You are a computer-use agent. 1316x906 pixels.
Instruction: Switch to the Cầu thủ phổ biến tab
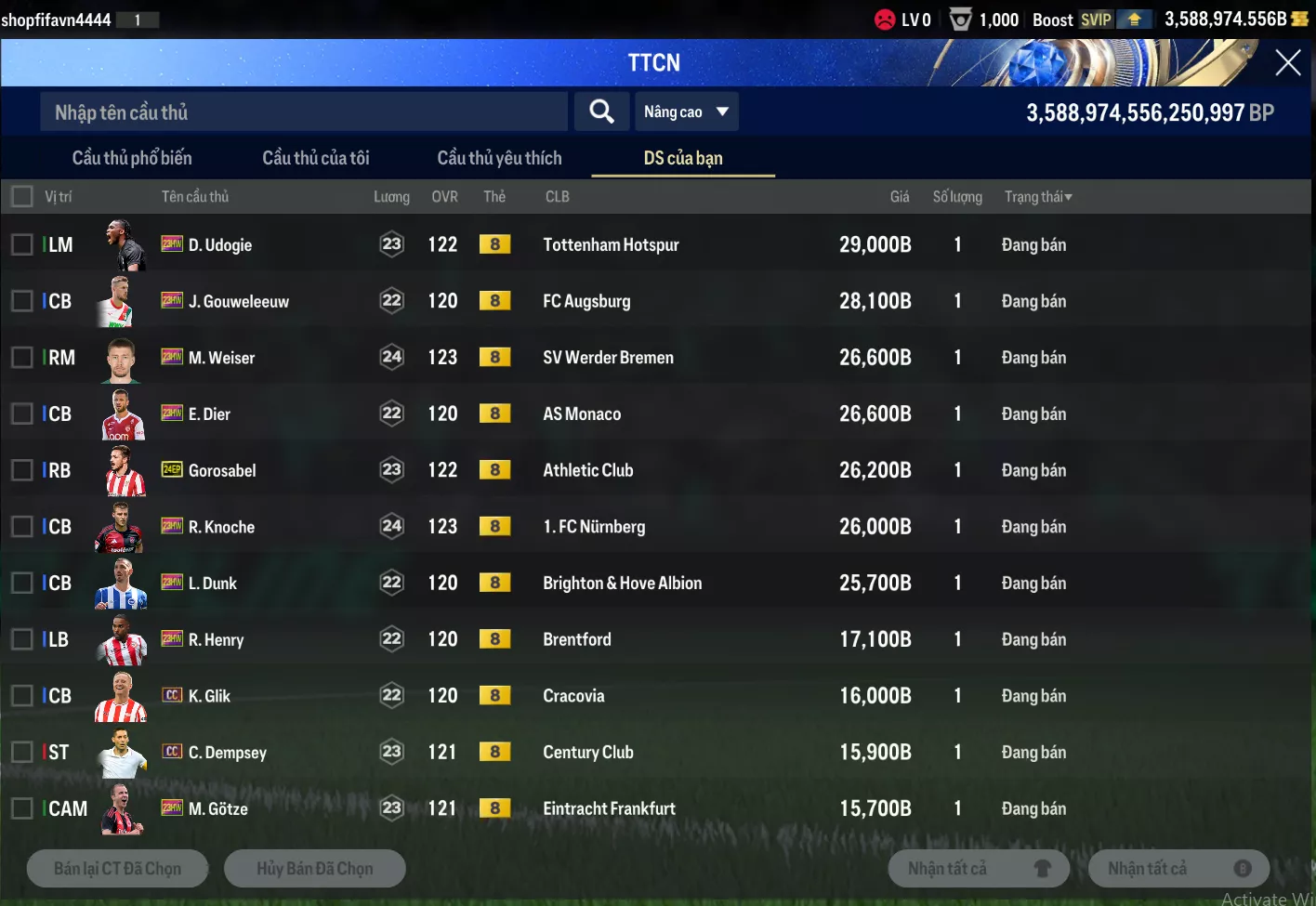click(132, 158)
